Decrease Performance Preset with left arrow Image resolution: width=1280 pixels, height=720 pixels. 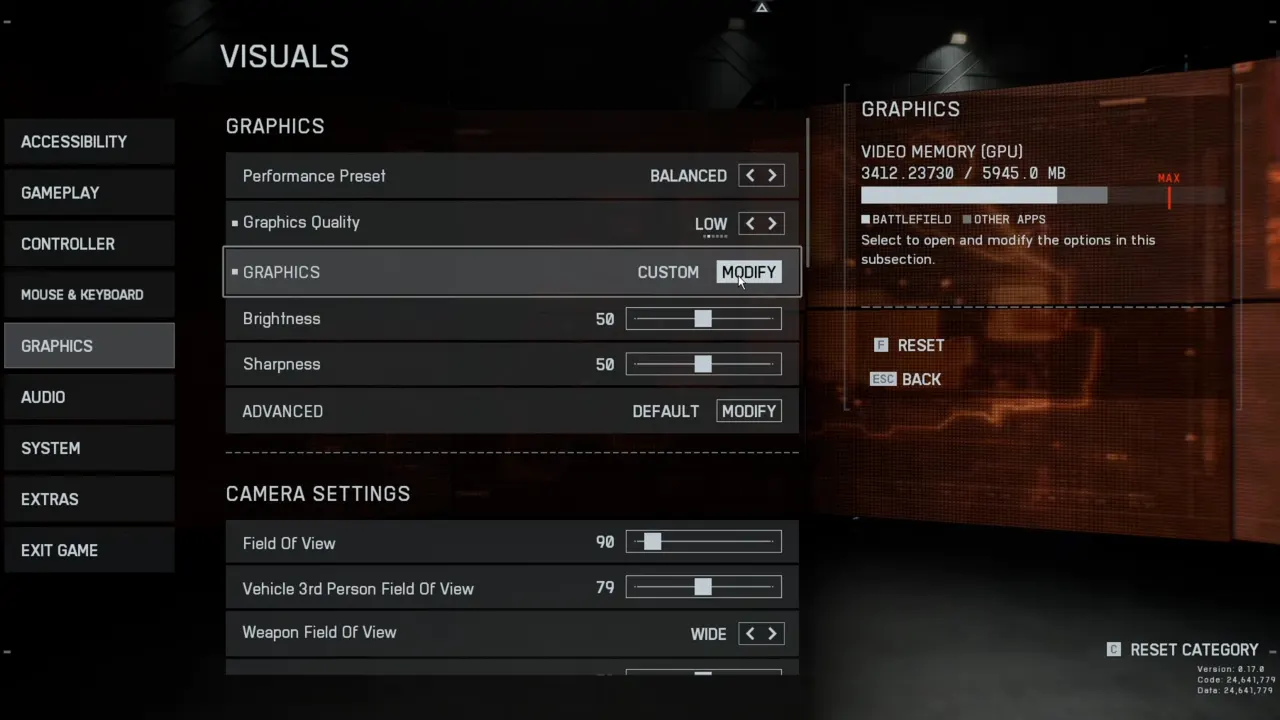point(749,175)
